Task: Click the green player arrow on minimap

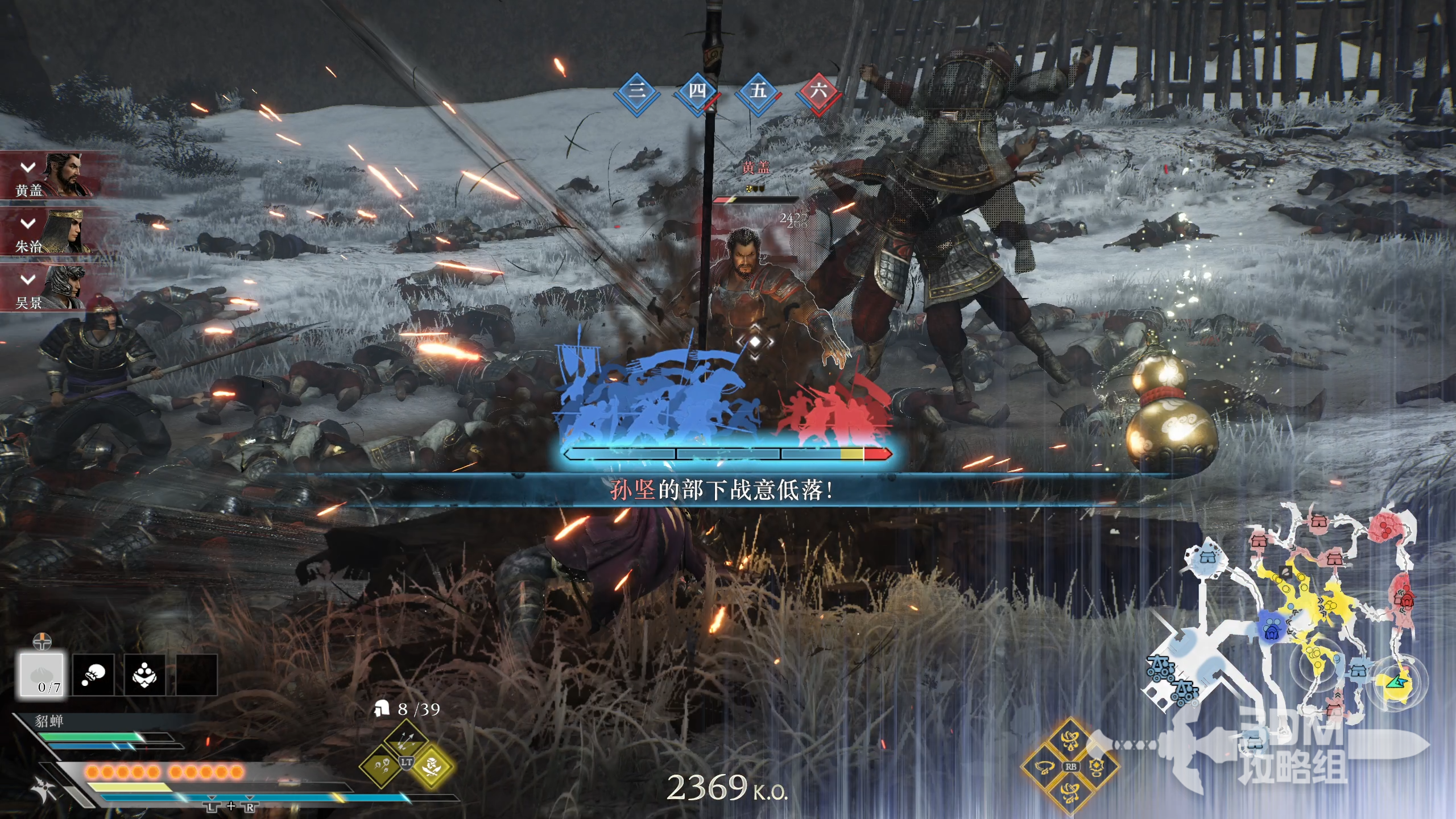Action: tap(1395, 681)
